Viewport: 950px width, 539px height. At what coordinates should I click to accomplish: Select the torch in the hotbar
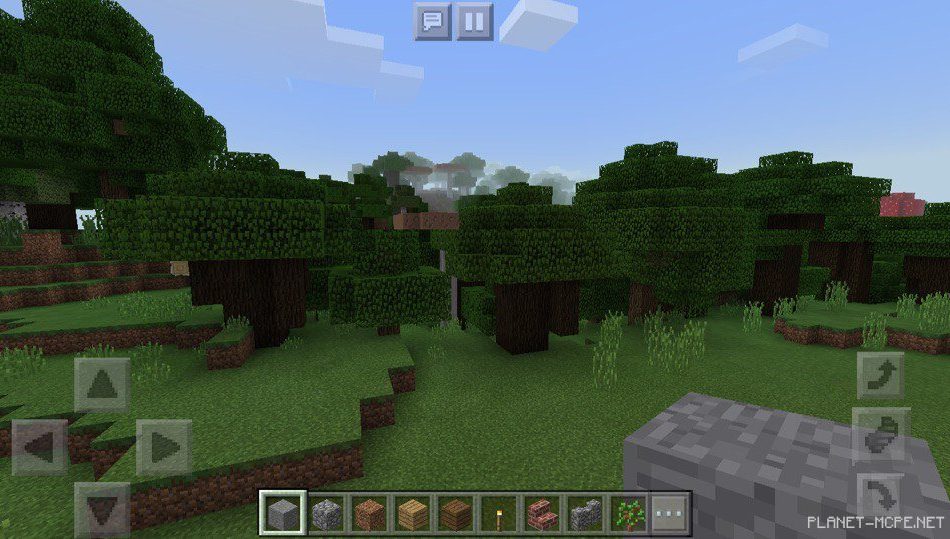(500, 514)
